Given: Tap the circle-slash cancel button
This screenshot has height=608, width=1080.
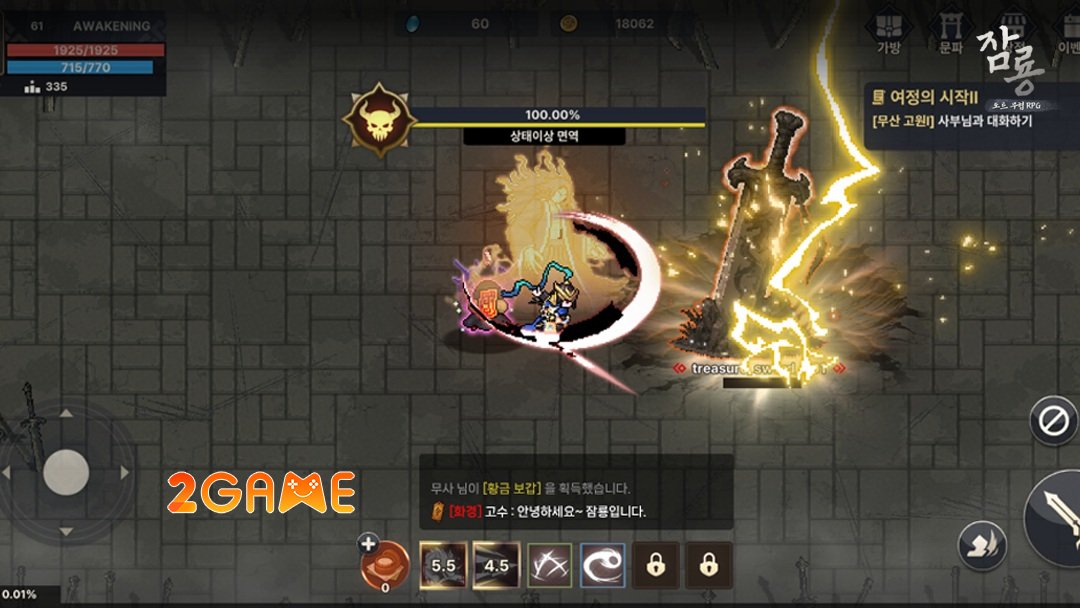Looking at the screenshot, I should click(x=1054, y=421).
